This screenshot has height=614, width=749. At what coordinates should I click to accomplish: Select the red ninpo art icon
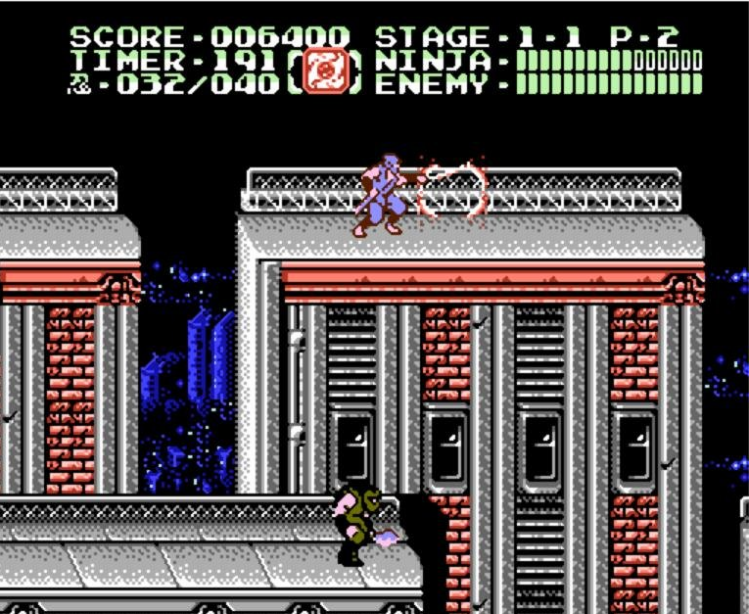(x=325, y=72)
